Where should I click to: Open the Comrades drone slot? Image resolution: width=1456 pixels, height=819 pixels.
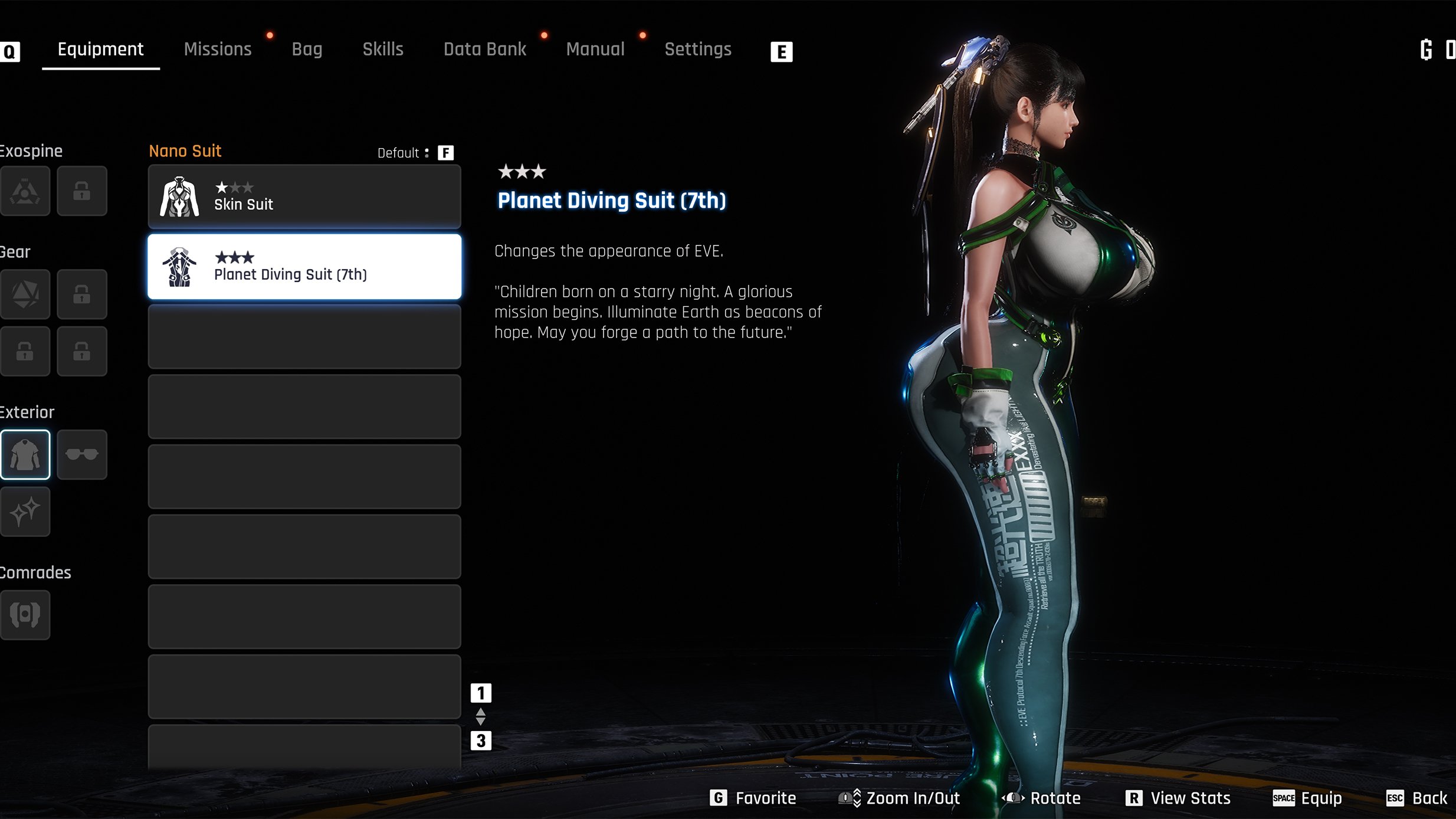25,614
